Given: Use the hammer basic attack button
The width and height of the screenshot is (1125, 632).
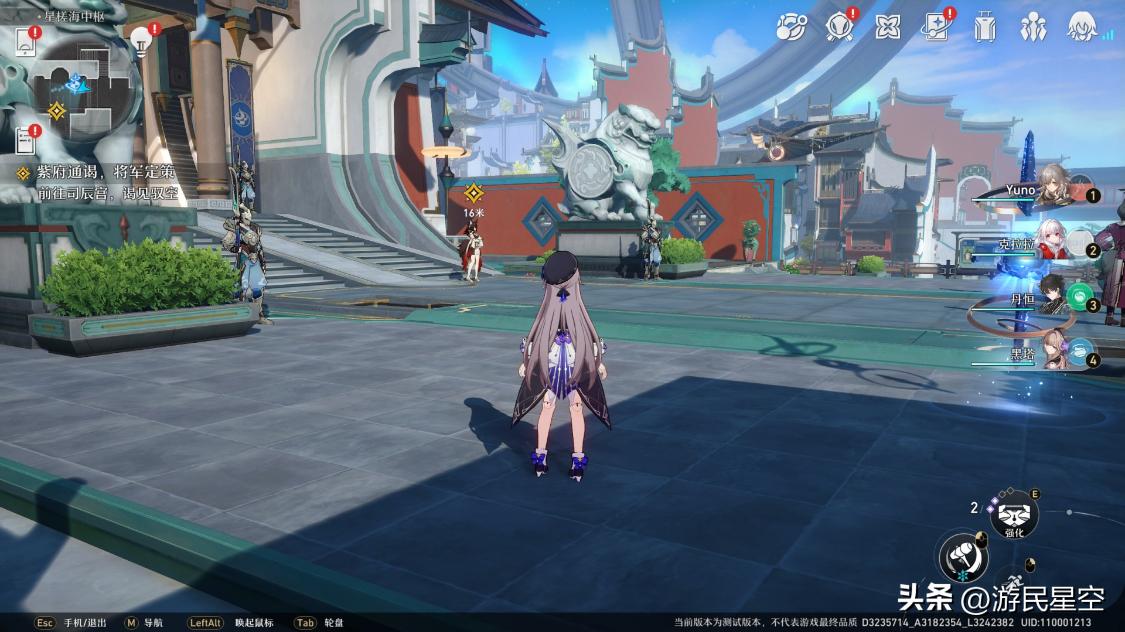Looking at the screenshot, I should click(x=963, y=556).
